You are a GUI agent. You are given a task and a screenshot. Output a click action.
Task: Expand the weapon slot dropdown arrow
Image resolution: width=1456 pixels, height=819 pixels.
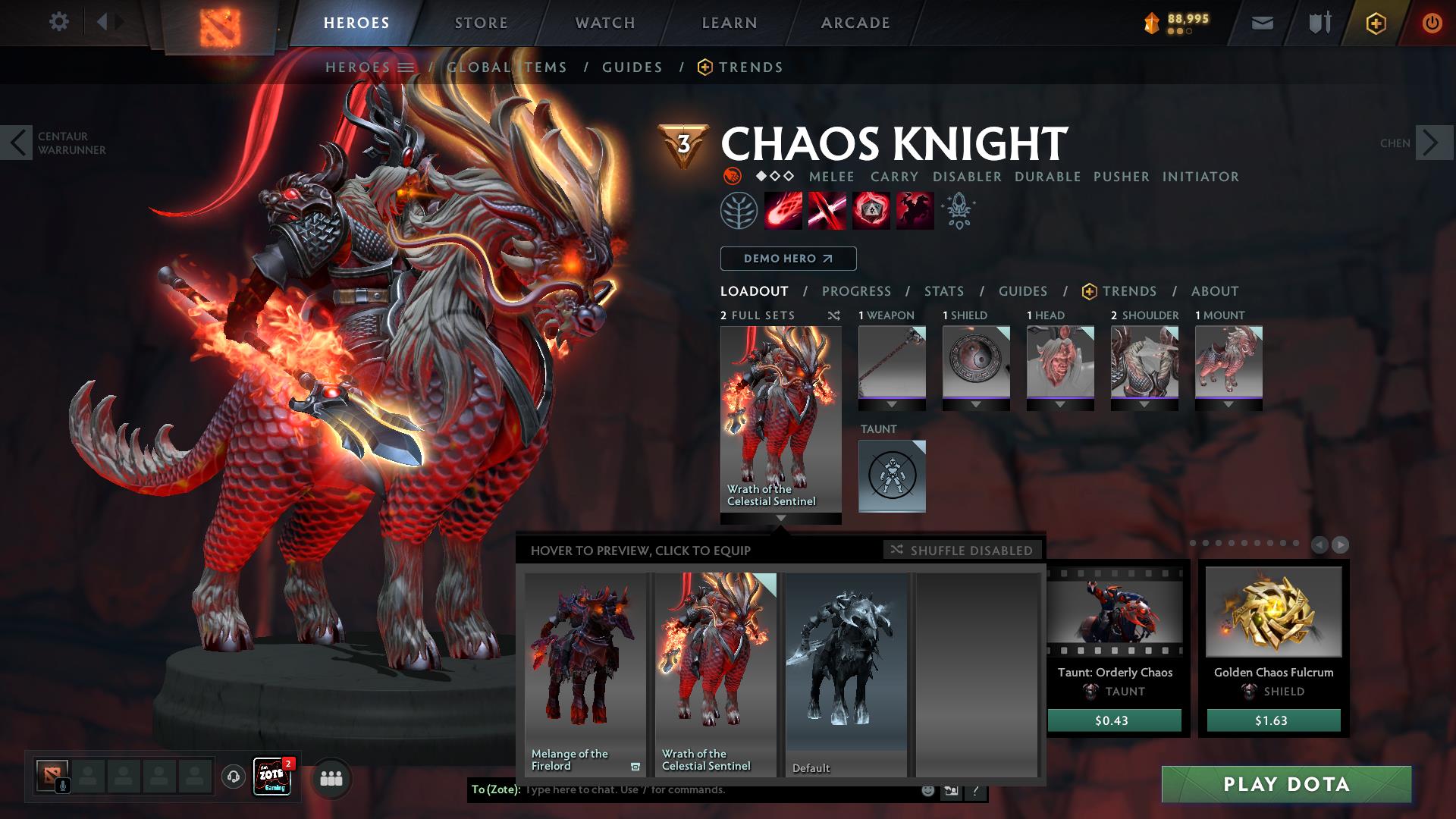[891, 405]
